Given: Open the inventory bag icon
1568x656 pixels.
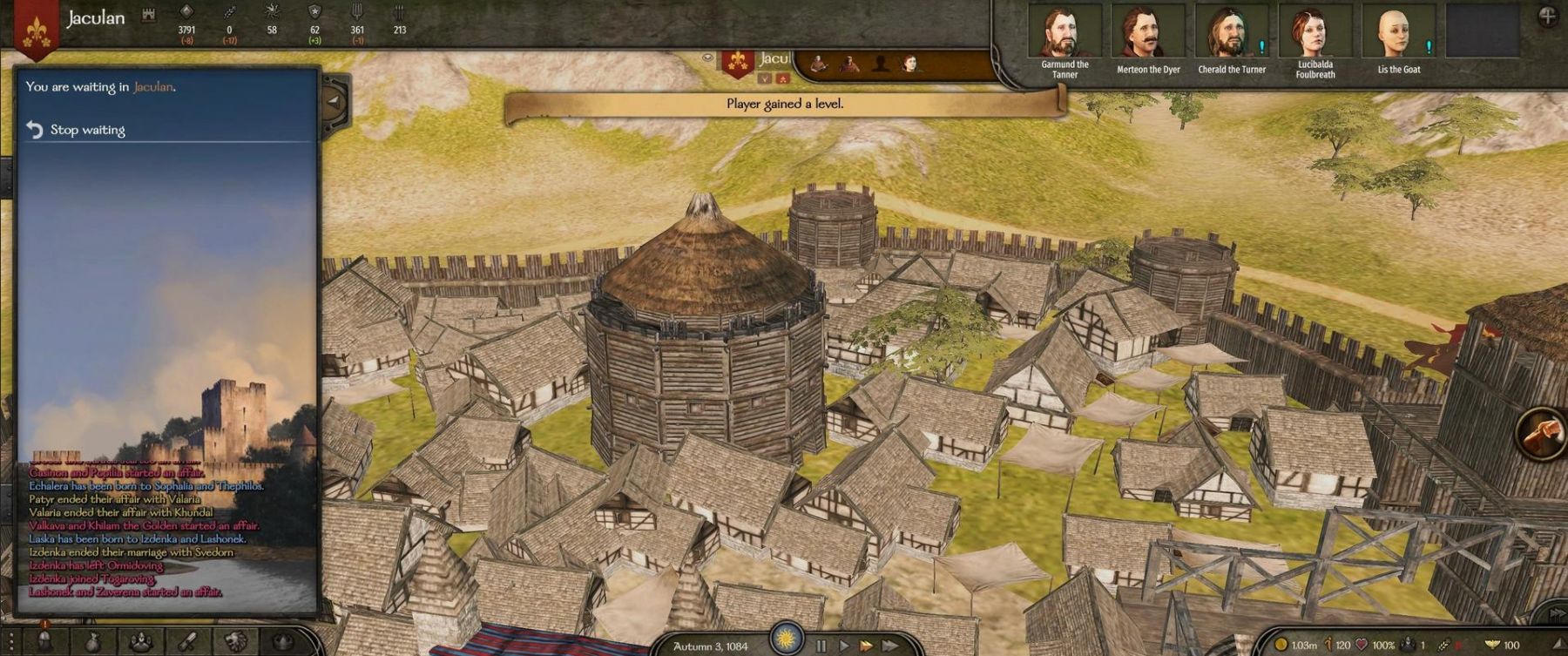Looking at the screenshot, I should [x=92, y=642].
